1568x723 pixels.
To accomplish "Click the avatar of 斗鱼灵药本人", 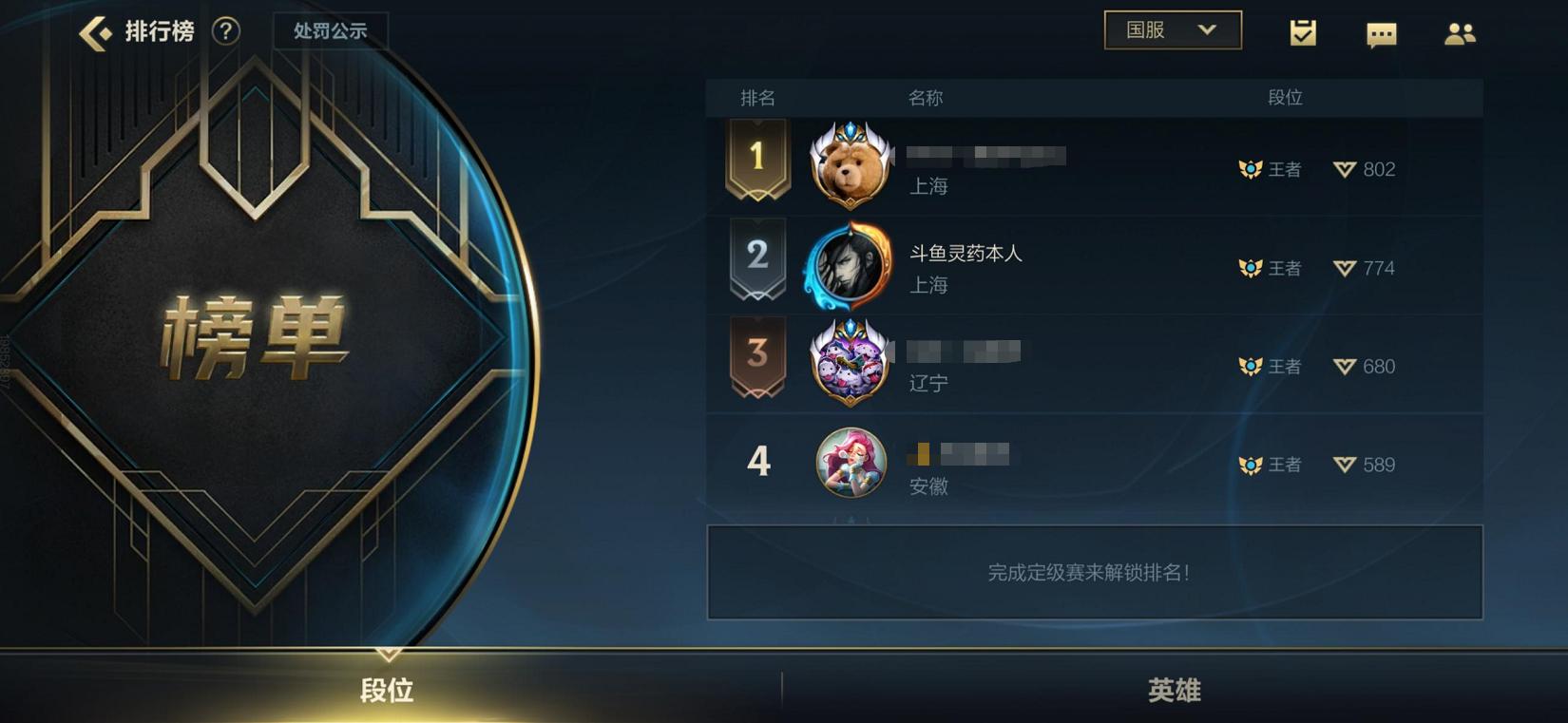I will pyautogui.click(x=849, y=268).
